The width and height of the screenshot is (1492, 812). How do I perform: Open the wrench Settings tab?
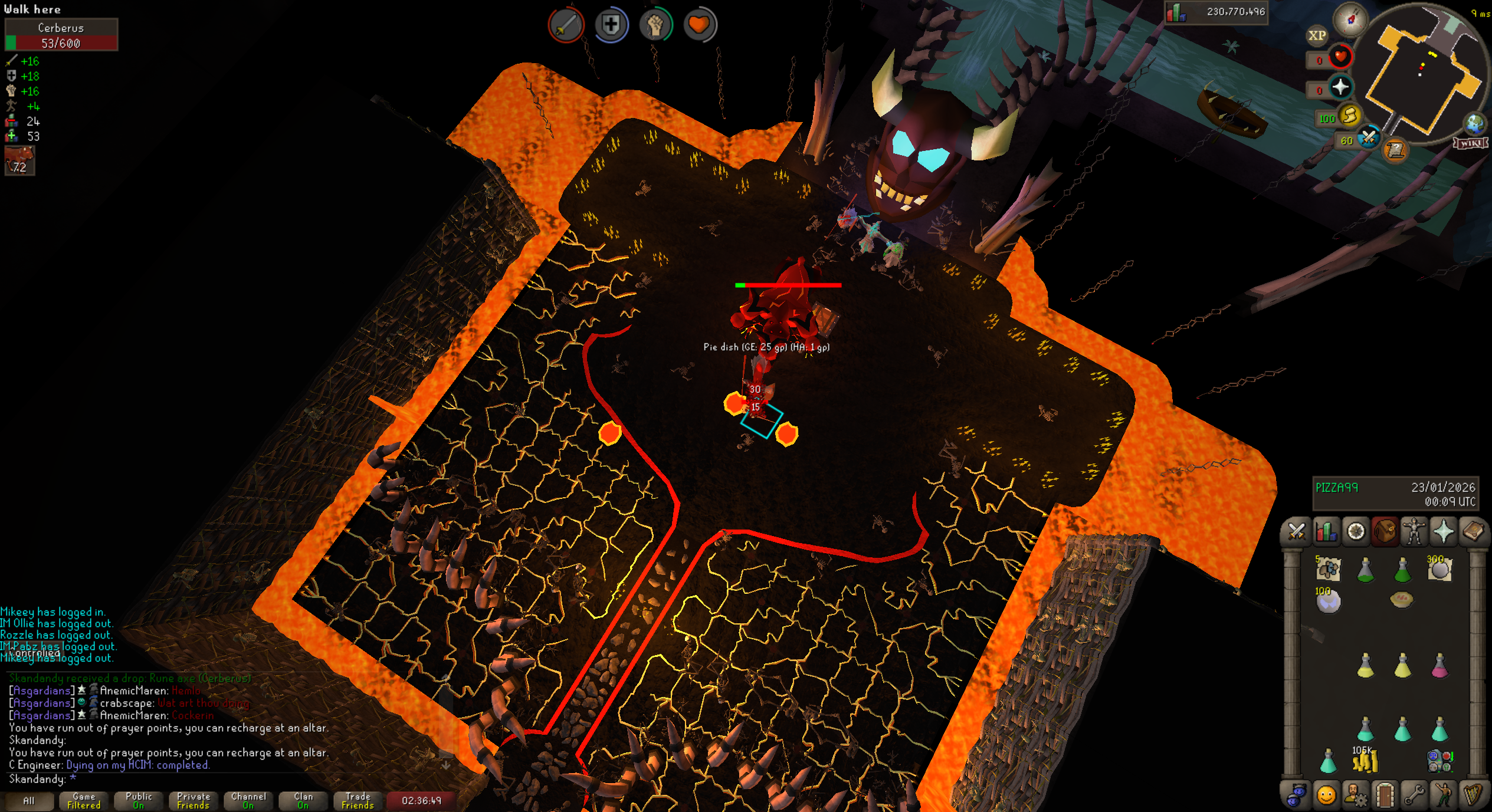[x=1414, y=795]
